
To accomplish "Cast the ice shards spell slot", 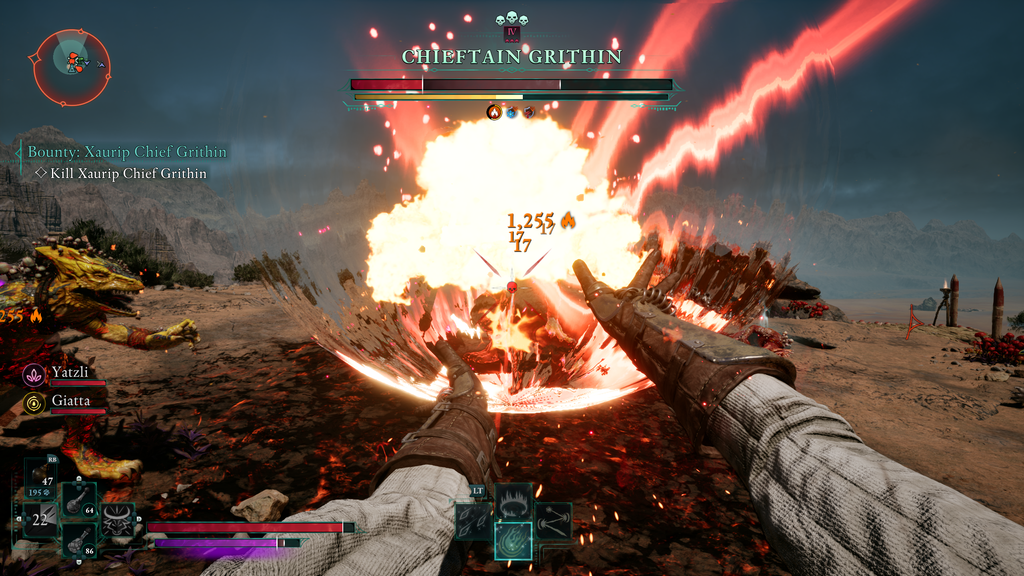I will pos(474,520).
